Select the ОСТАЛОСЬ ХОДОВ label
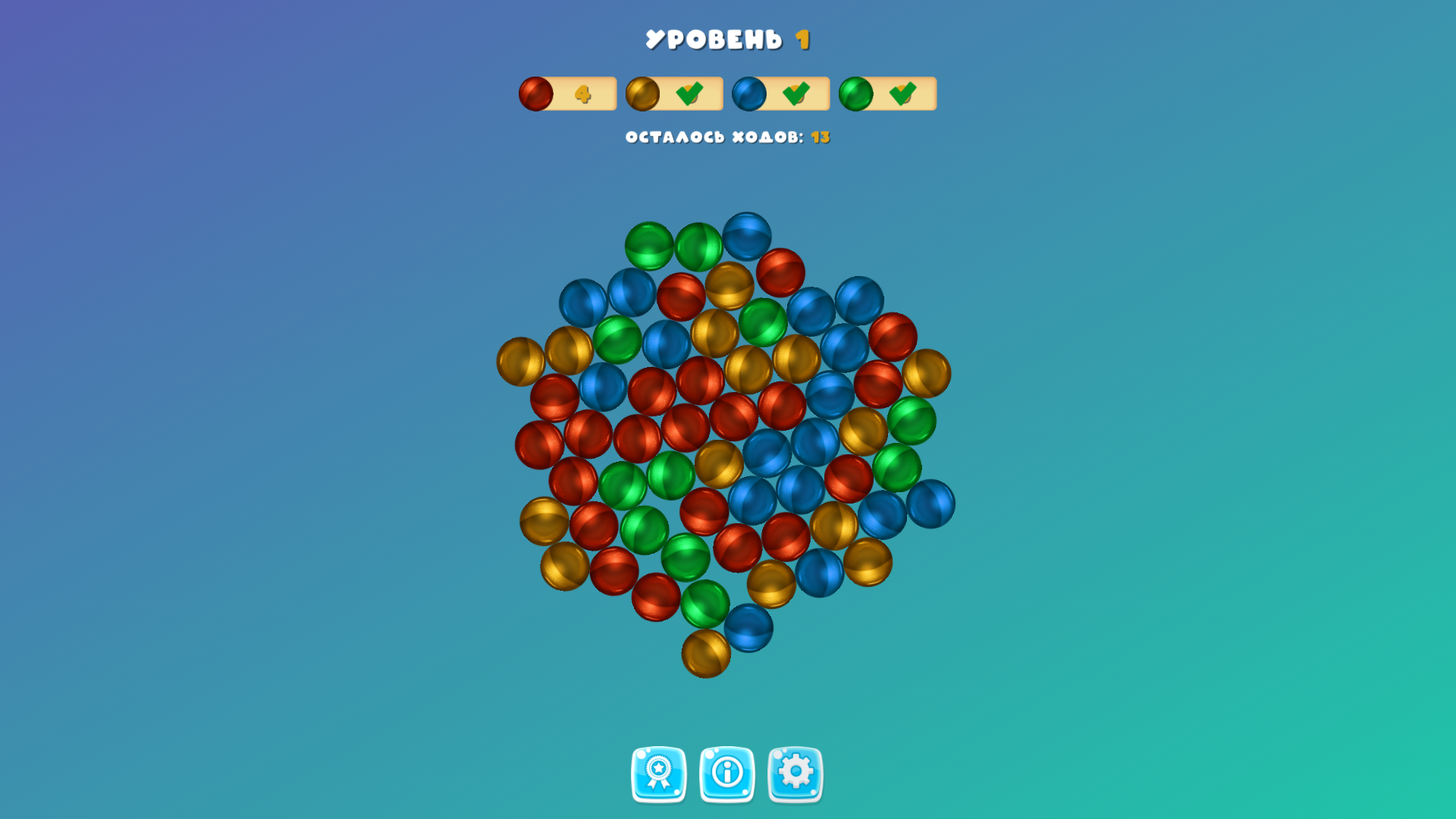The image size is (1456, 819). pos(713,137)
